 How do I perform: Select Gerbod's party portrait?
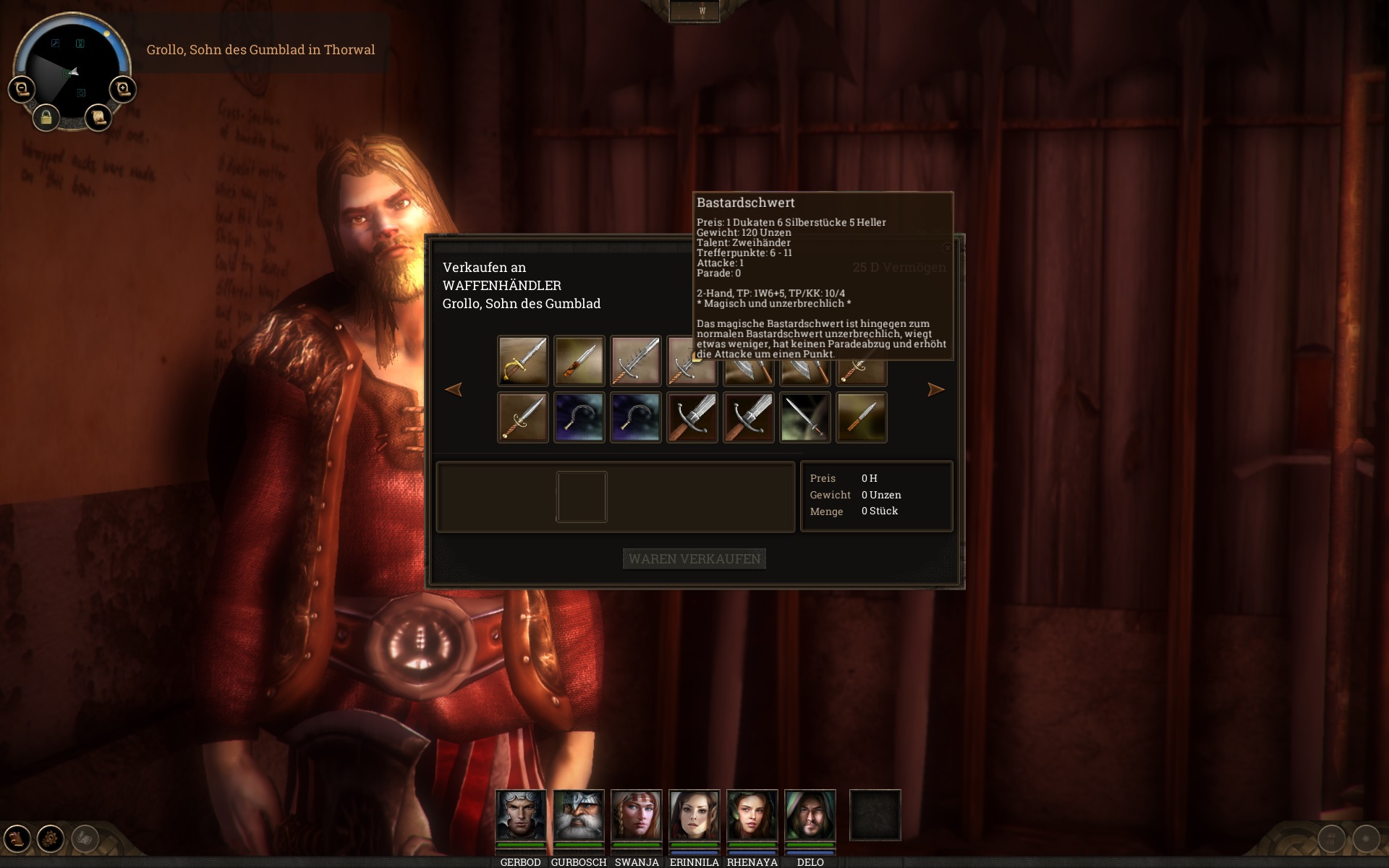coord(520,815)
